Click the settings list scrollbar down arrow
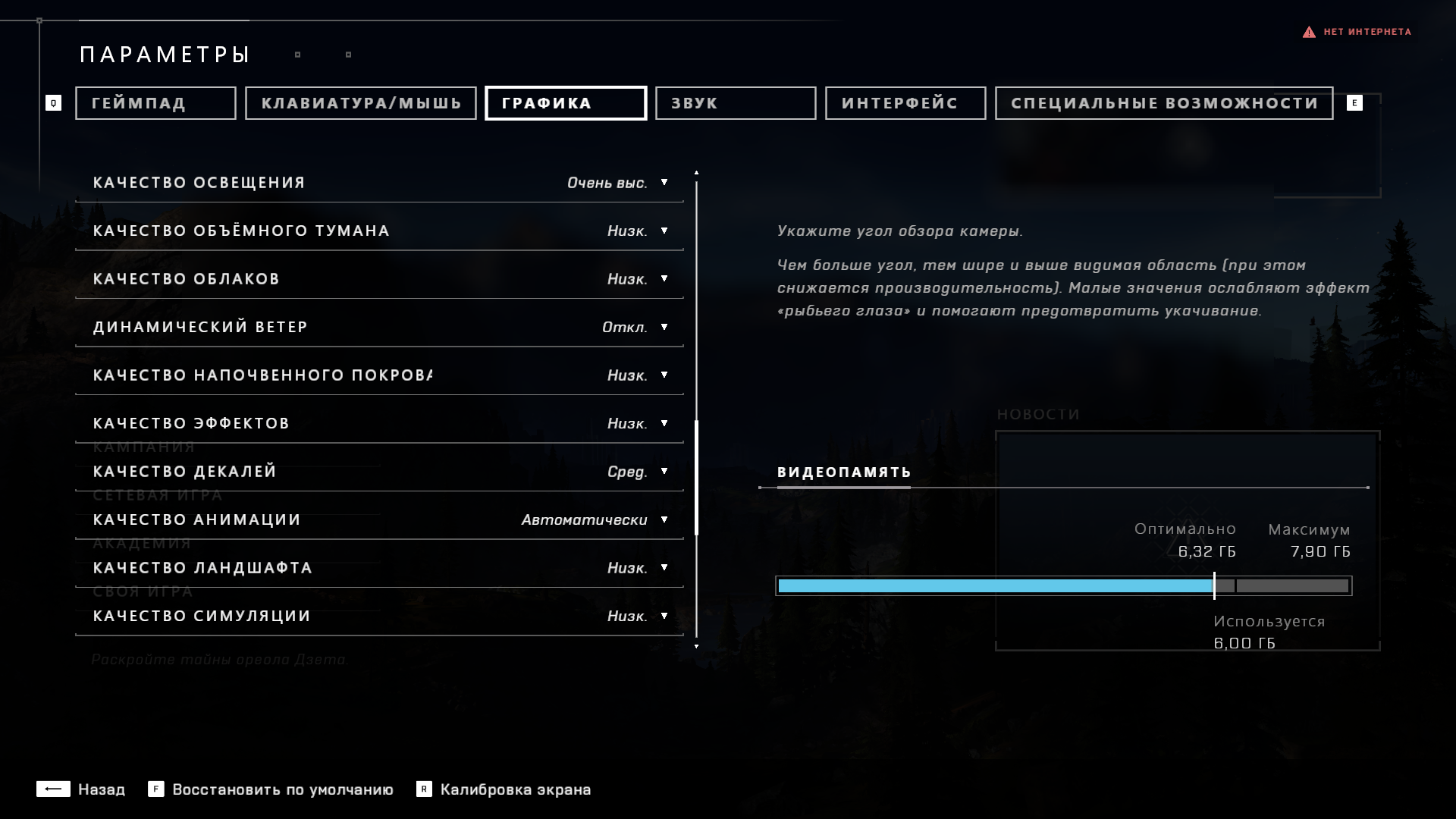Image resolution: width=1456 pixels, height=819 pixels. [x=696, y=646]
